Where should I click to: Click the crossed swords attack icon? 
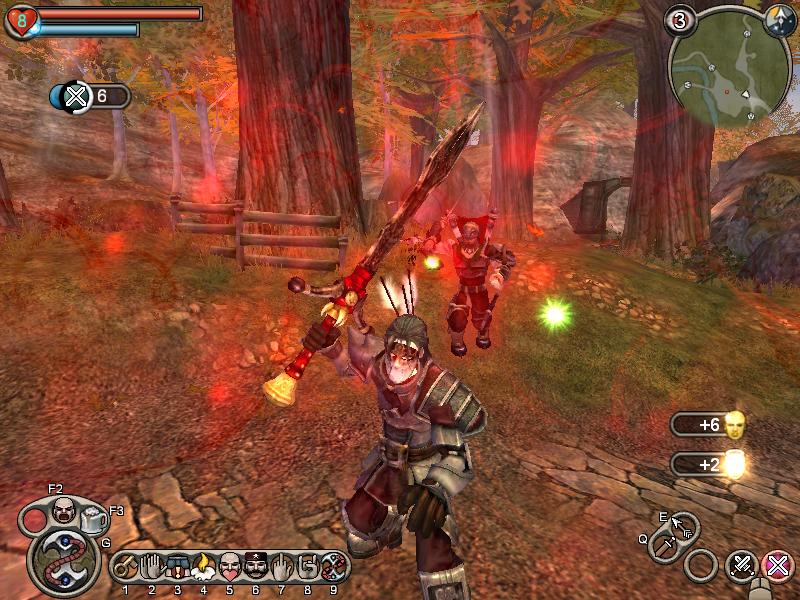(x=741, y=567)
